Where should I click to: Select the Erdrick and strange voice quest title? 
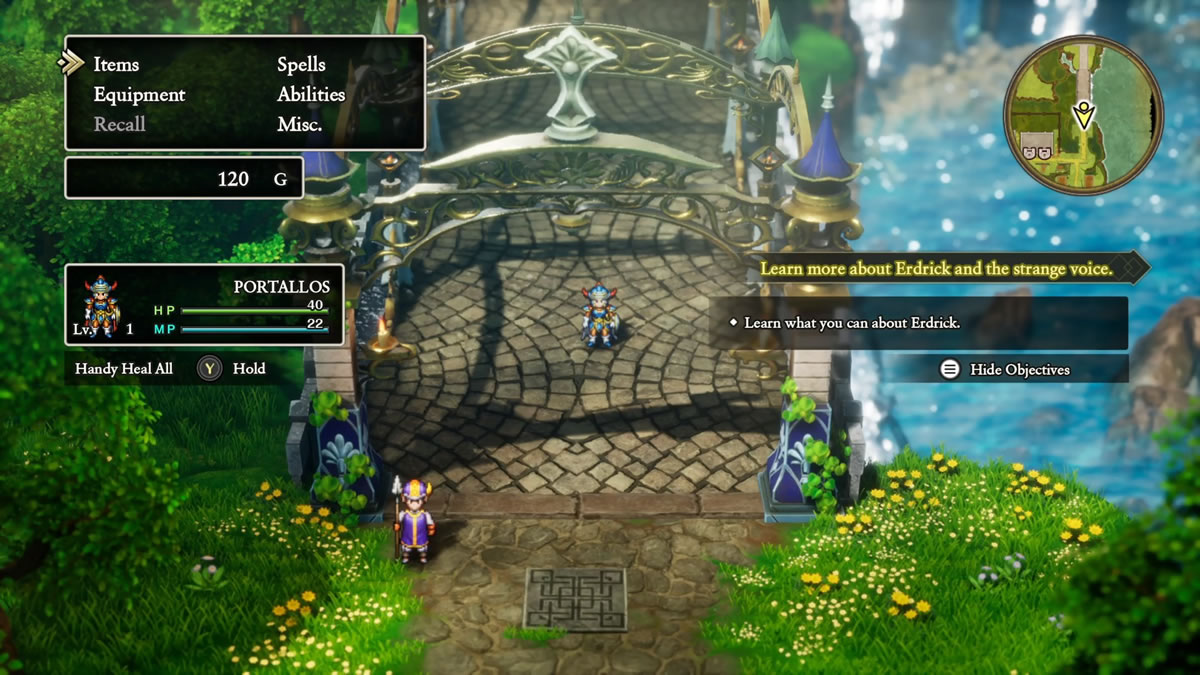936,269
